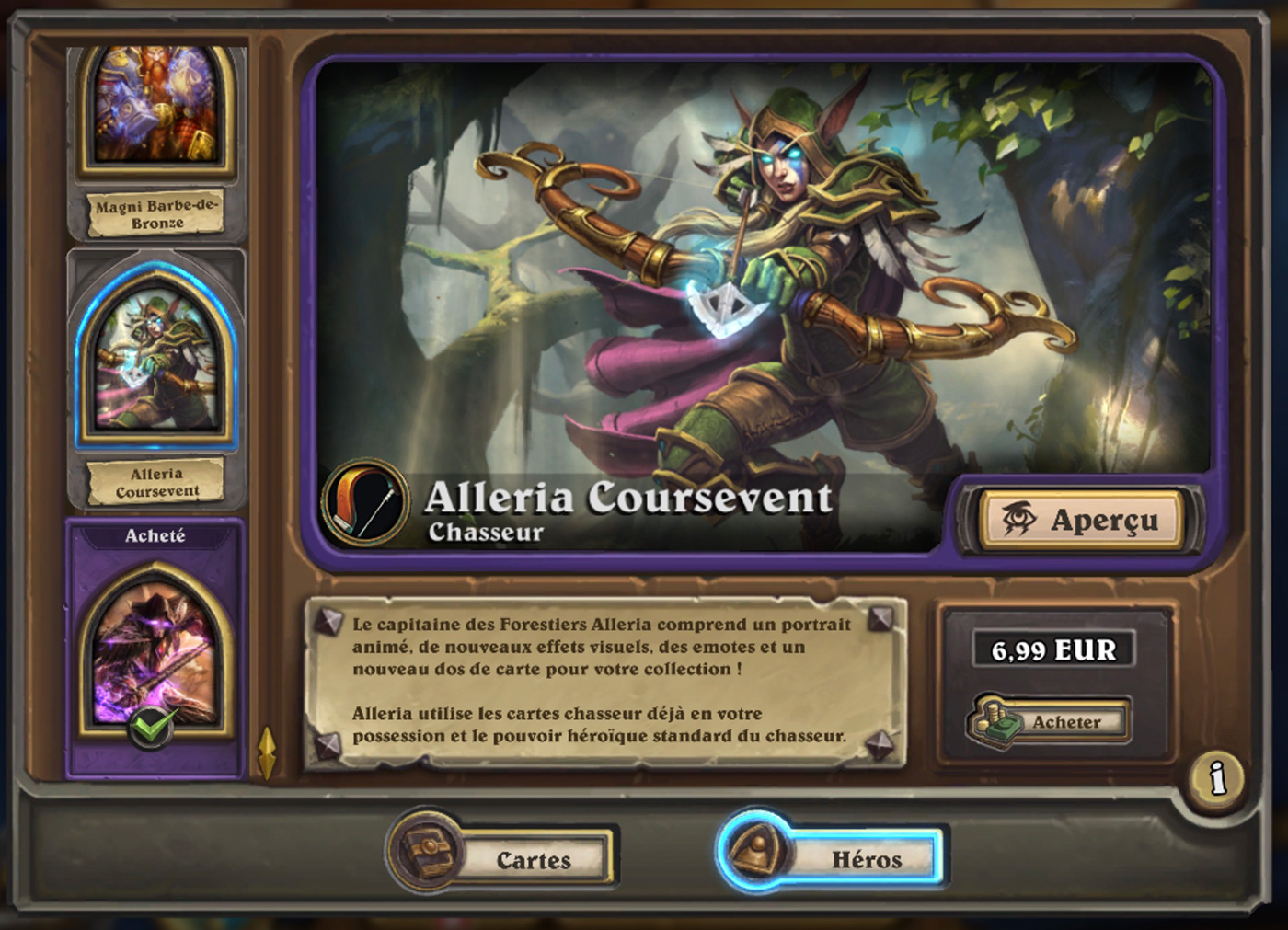This screenshot has height=930, width=1288.
Task: Switch to the Héros tab
Action: 862,857
